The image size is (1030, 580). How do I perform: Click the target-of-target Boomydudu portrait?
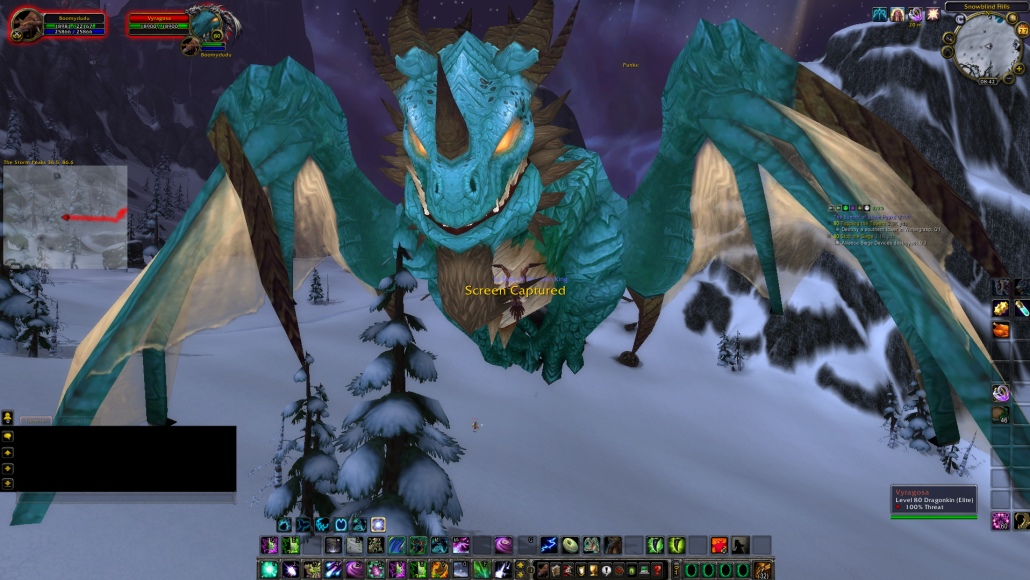click(188, 45)
